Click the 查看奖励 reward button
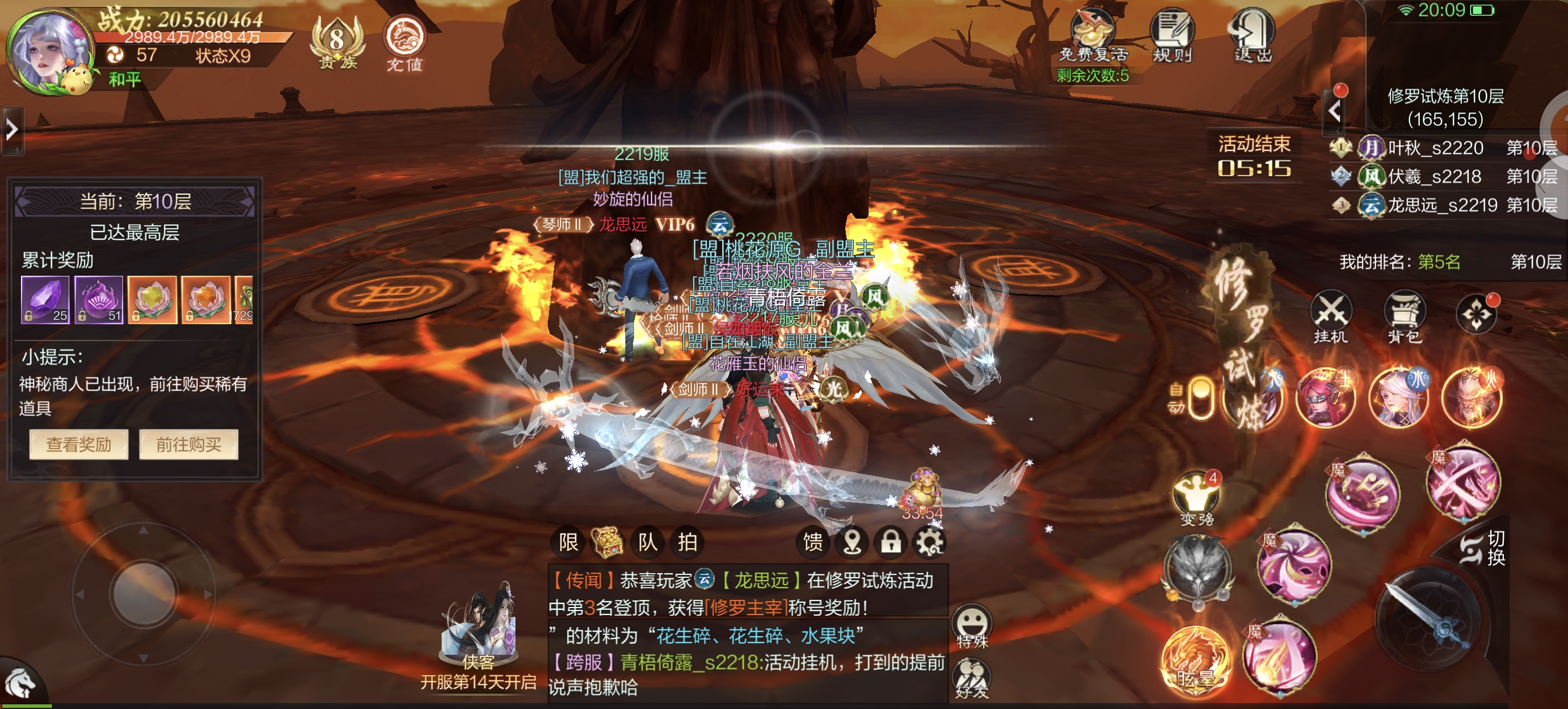Image resolution: width=1568 pixels, height=709 pixels. tap(79, 445)
